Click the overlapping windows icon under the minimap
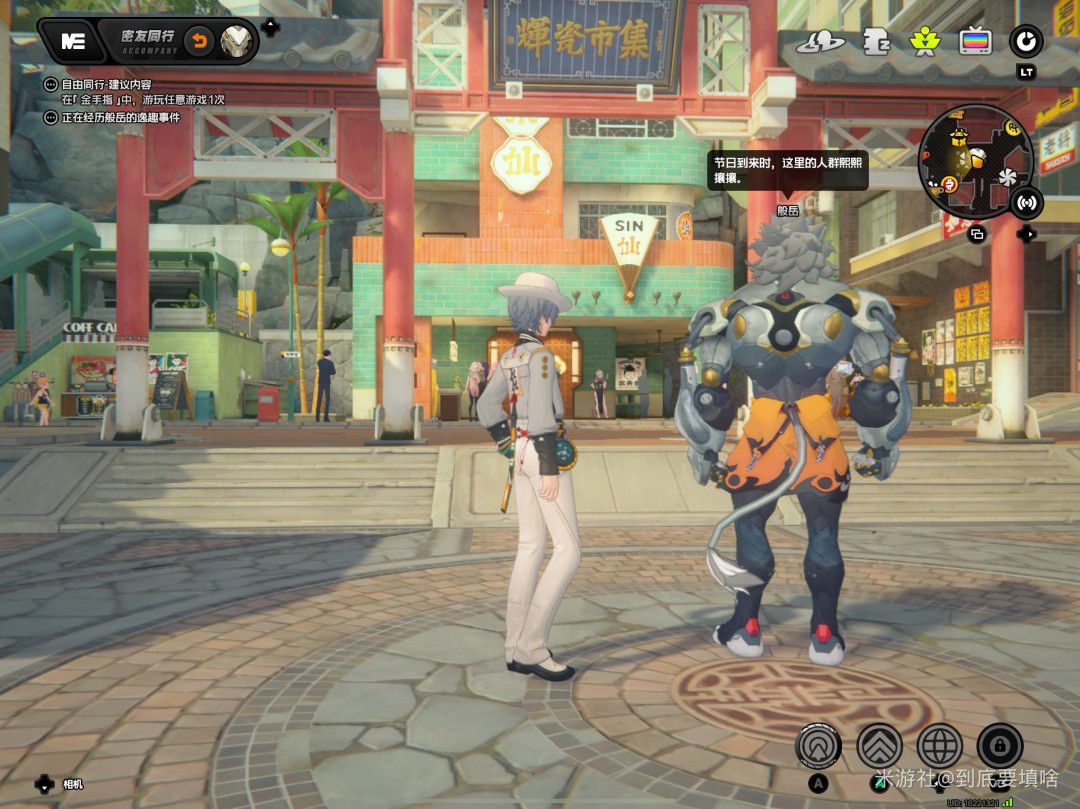Viewport: 1080px width, 809px height. click(977, 235)
